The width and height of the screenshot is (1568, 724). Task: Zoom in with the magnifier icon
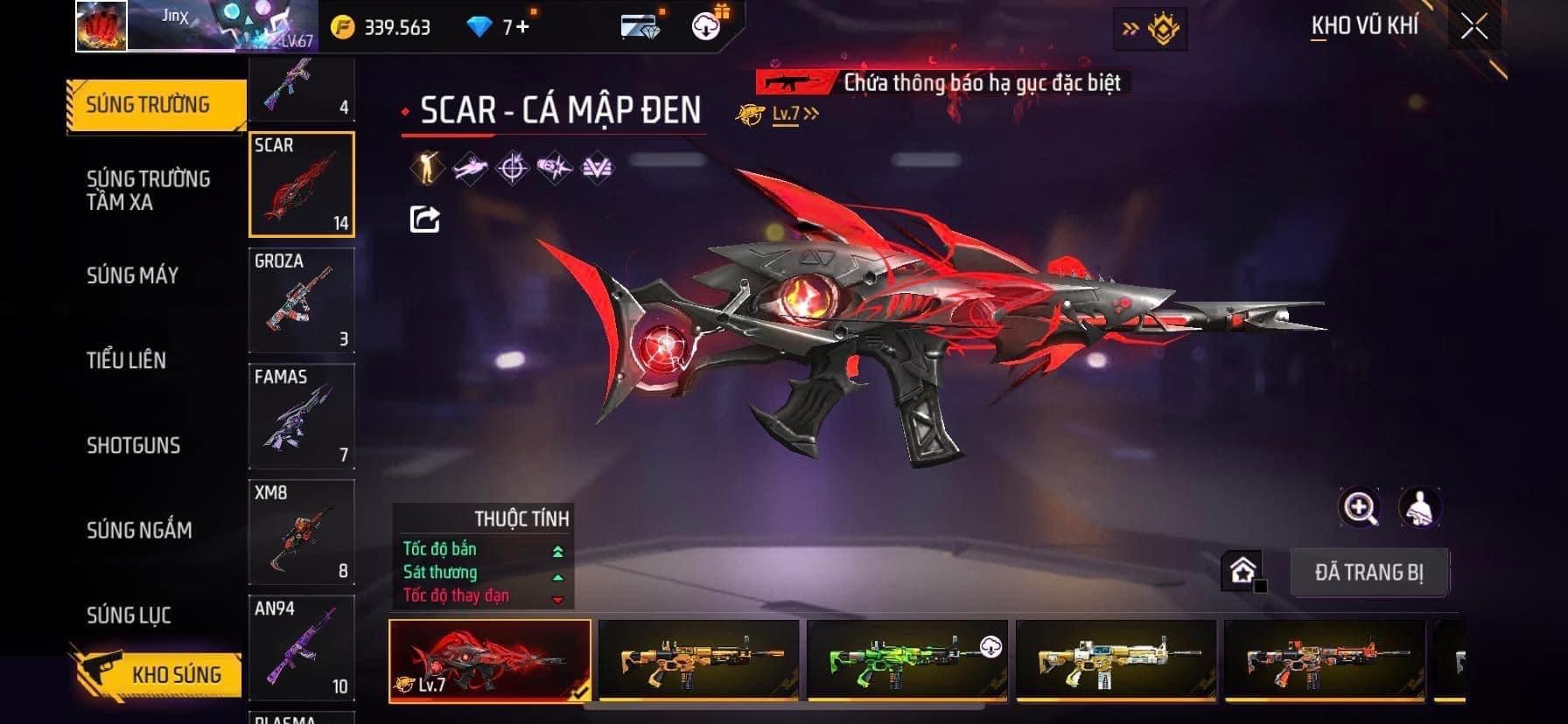1360,507
